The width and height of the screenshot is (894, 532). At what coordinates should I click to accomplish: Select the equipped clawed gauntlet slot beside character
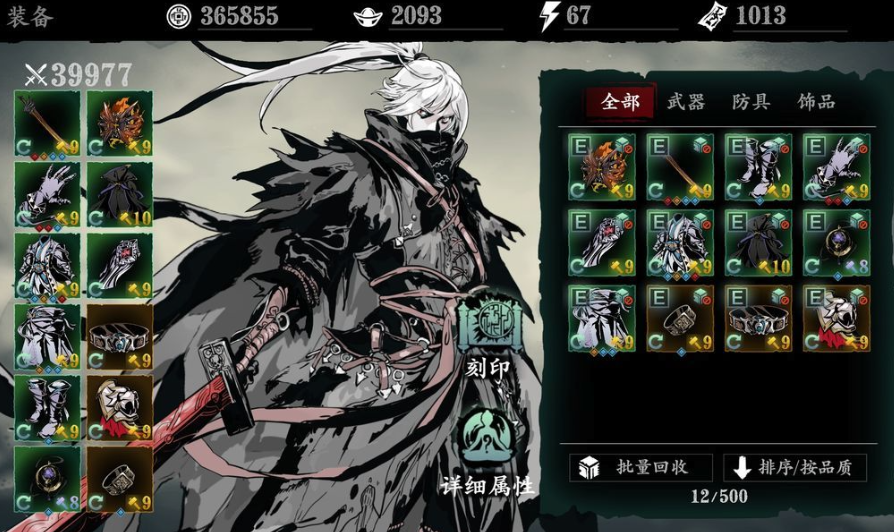[47, 194]
